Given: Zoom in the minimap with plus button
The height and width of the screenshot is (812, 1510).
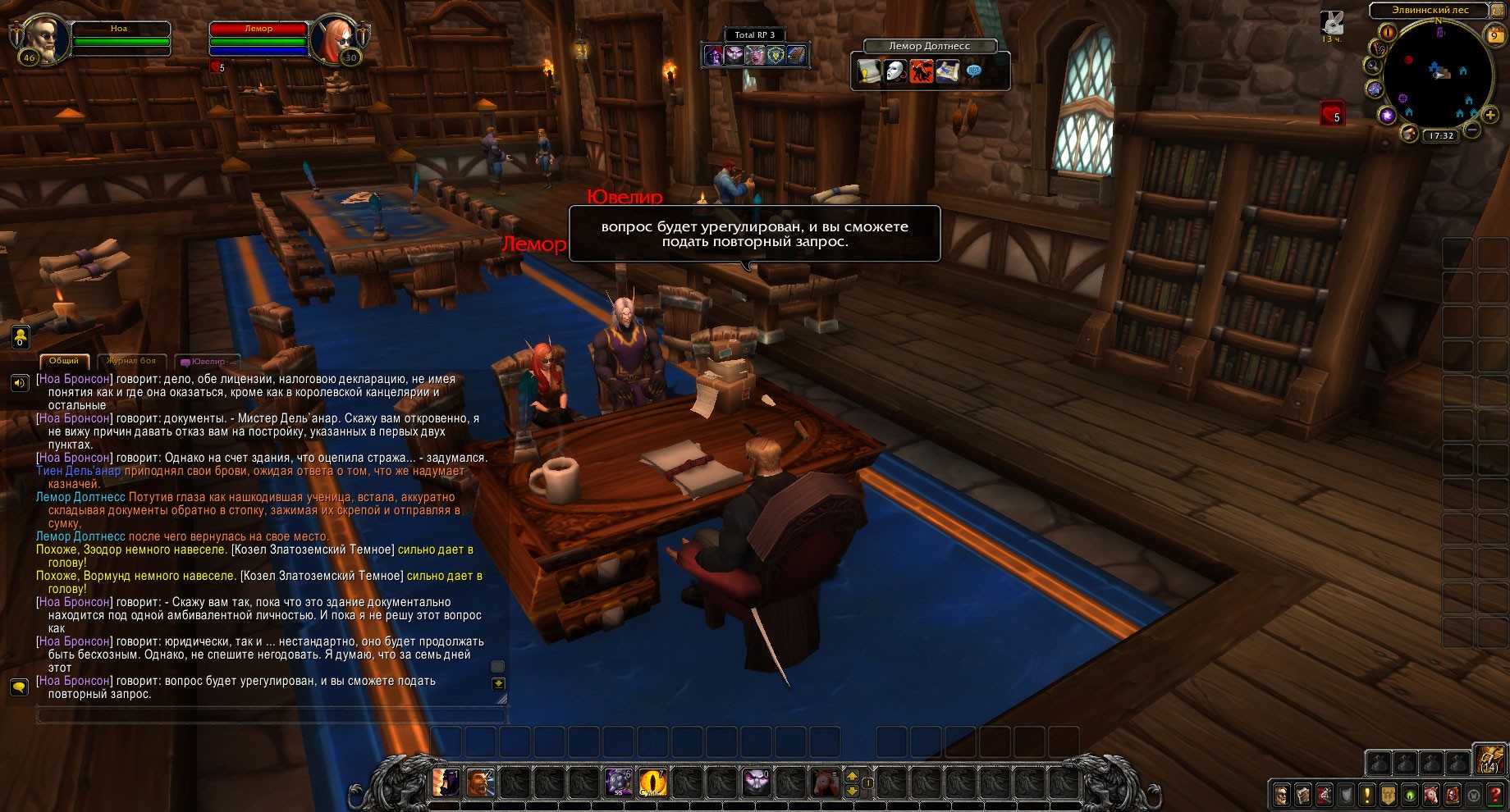Looking at the screenshot, I should 1489,116.
